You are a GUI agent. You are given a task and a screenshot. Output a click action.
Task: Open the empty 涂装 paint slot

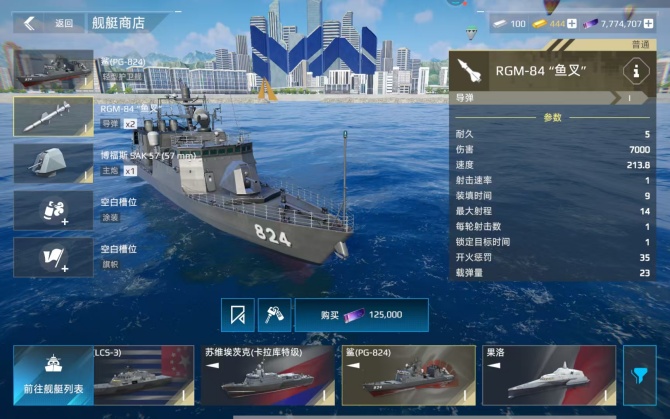(x=54, y=210)
